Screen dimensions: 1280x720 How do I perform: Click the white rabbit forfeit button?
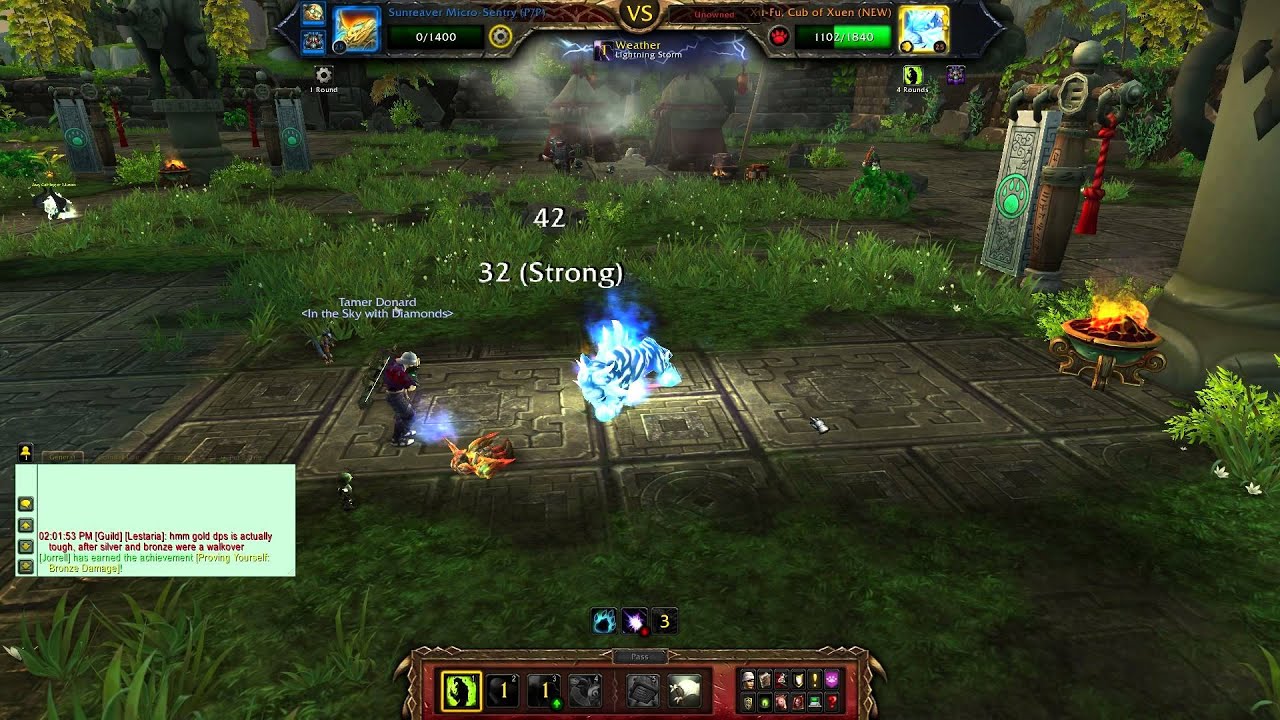(x=684, y=690)
